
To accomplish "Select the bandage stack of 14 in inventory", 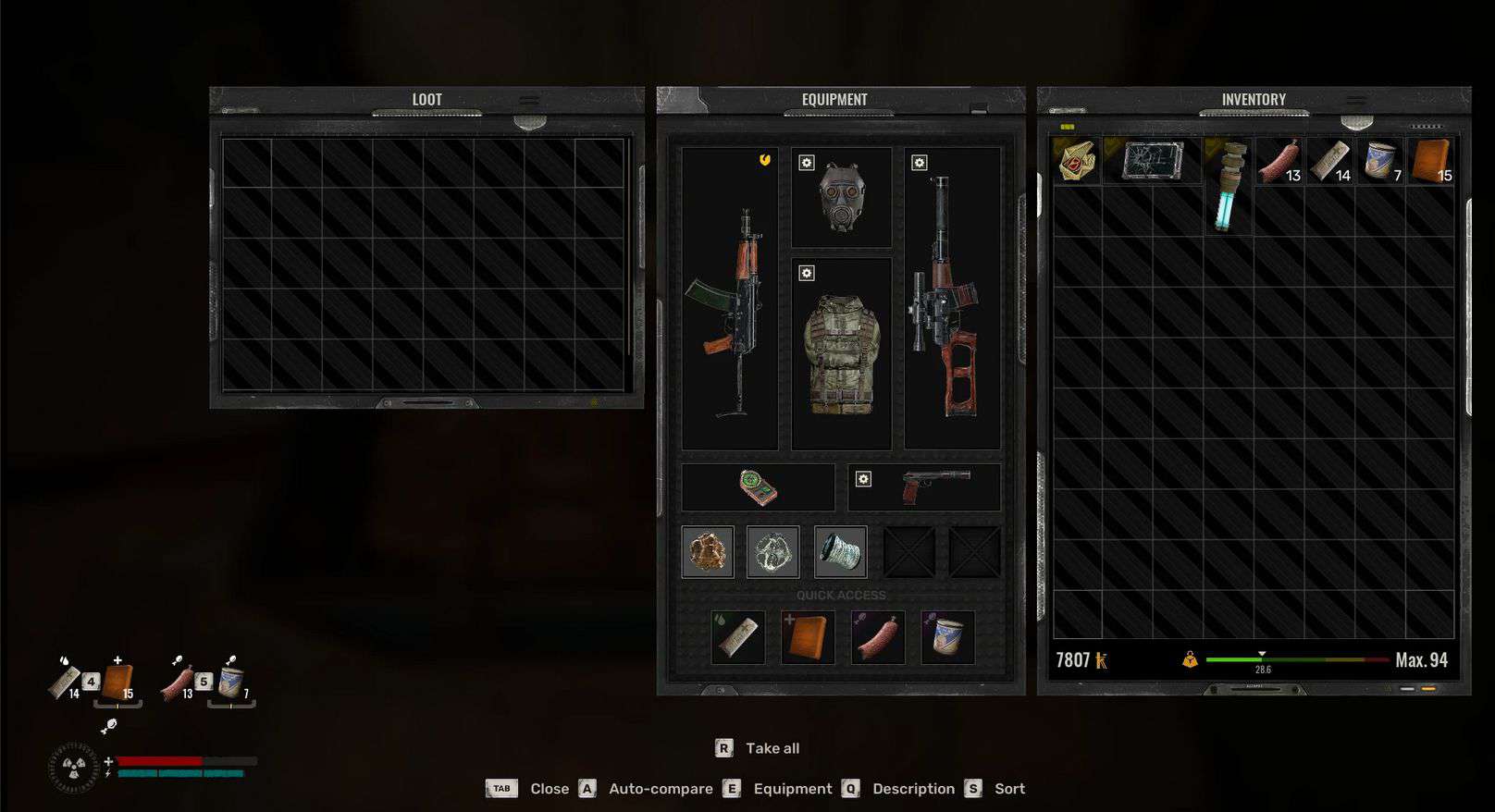I will pos(1329,161).
